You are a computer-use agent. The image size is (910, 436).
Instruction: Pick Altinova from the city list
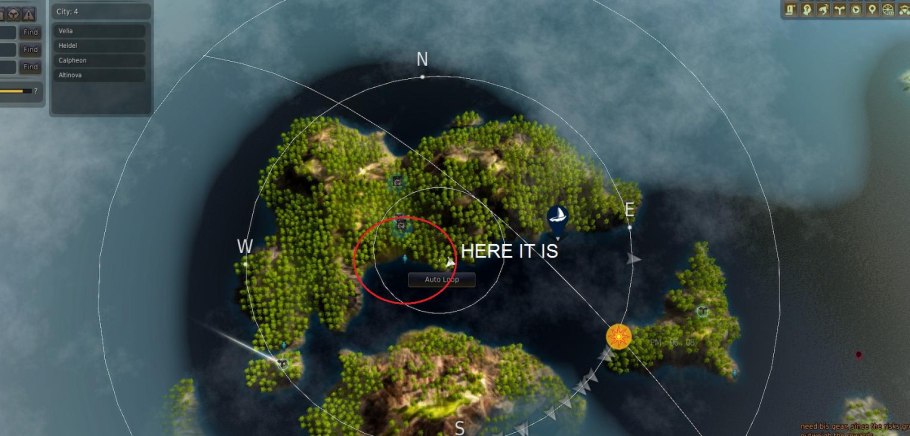click(100, 75)
